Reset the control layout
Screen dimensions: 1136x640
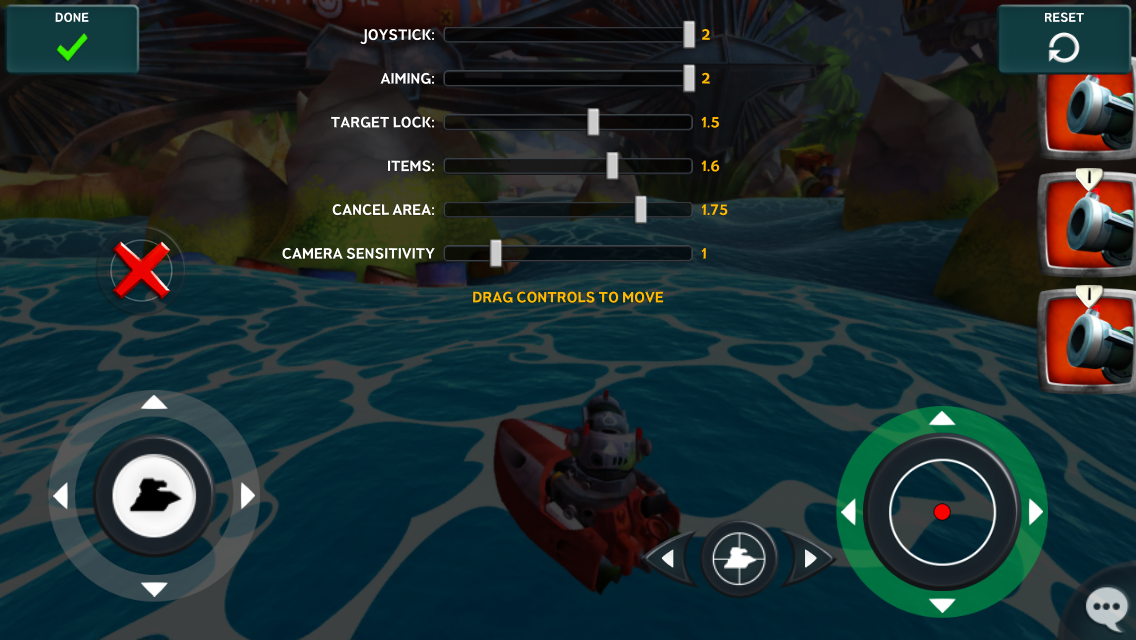point(1063,39)
